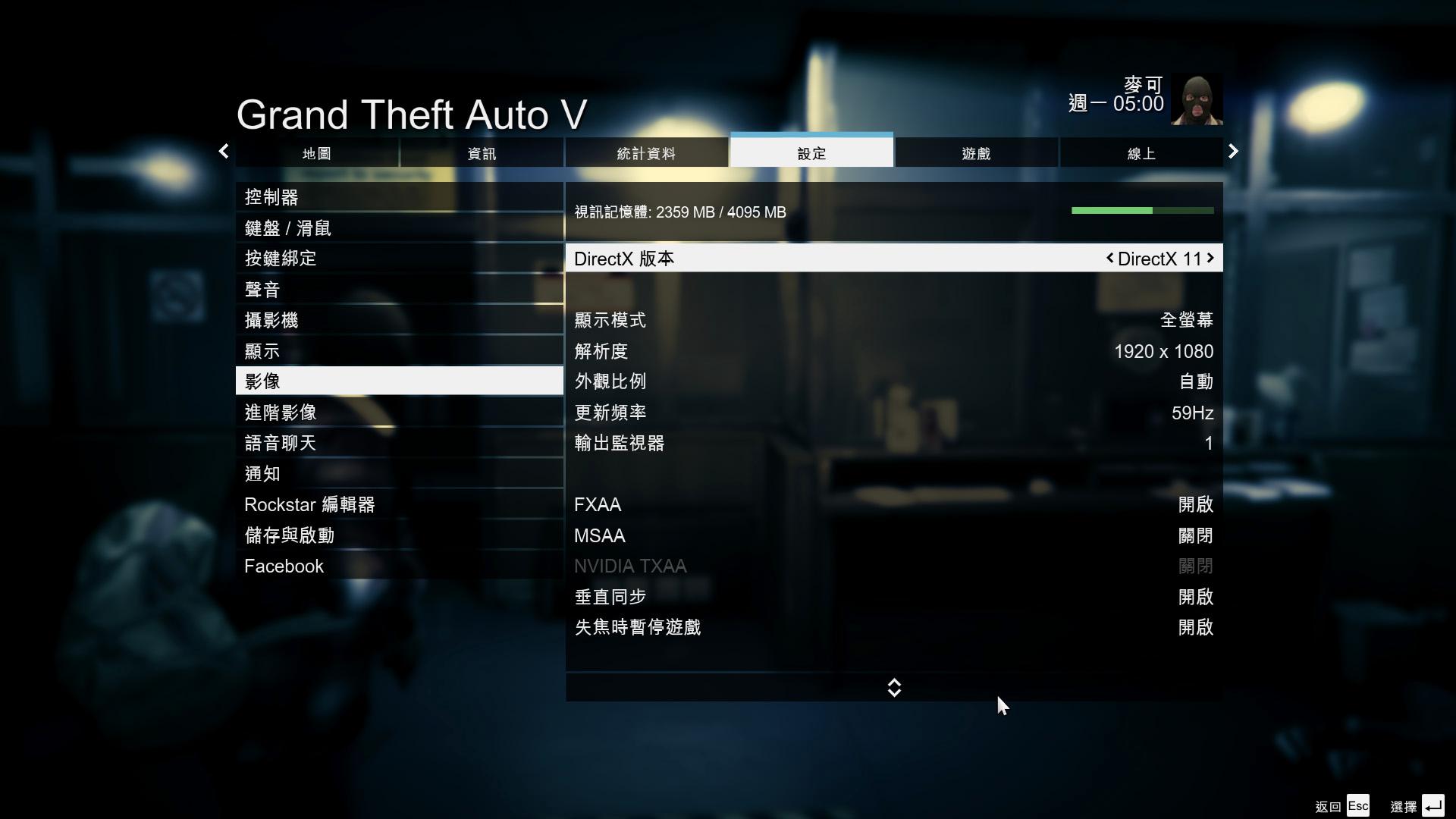
Task: Open the 攝影機 settings category
Action: (x=399, y=320)
